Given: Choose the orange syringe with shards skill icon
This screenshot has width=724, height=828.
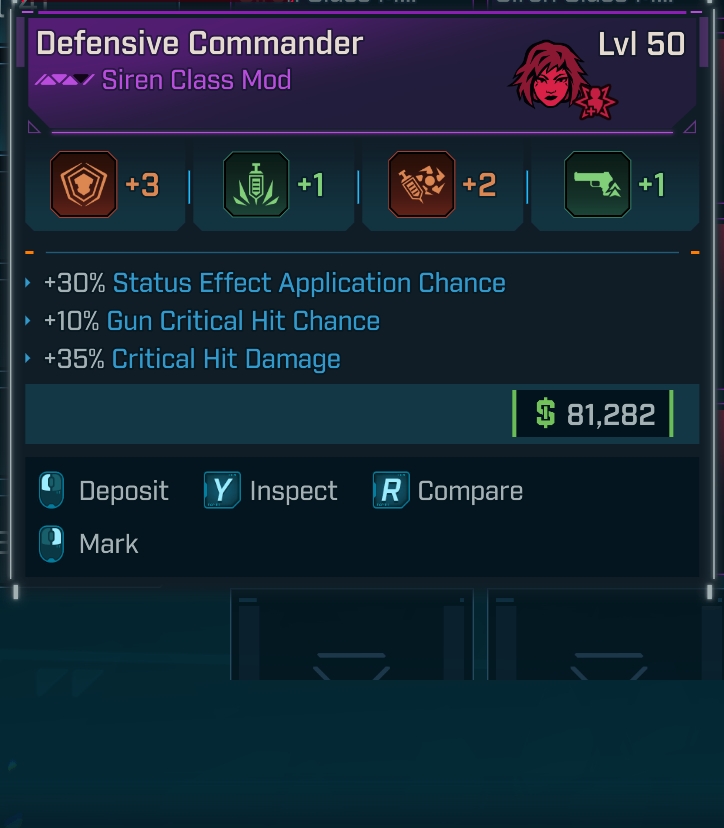Looking at the screenshot, I should coord(421,185).
